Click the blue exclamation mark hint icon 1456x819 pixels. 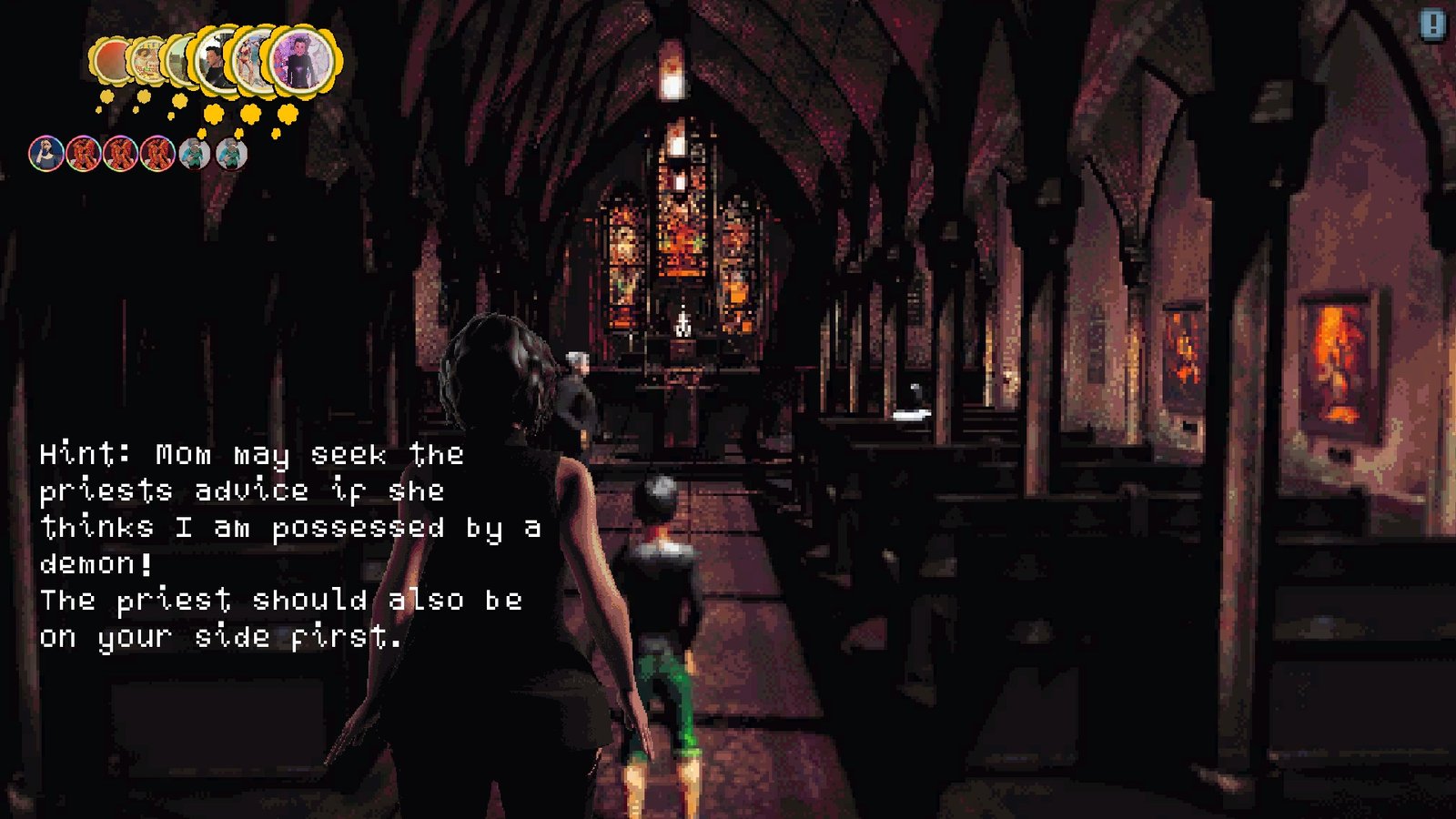[x=1432, y=25]
